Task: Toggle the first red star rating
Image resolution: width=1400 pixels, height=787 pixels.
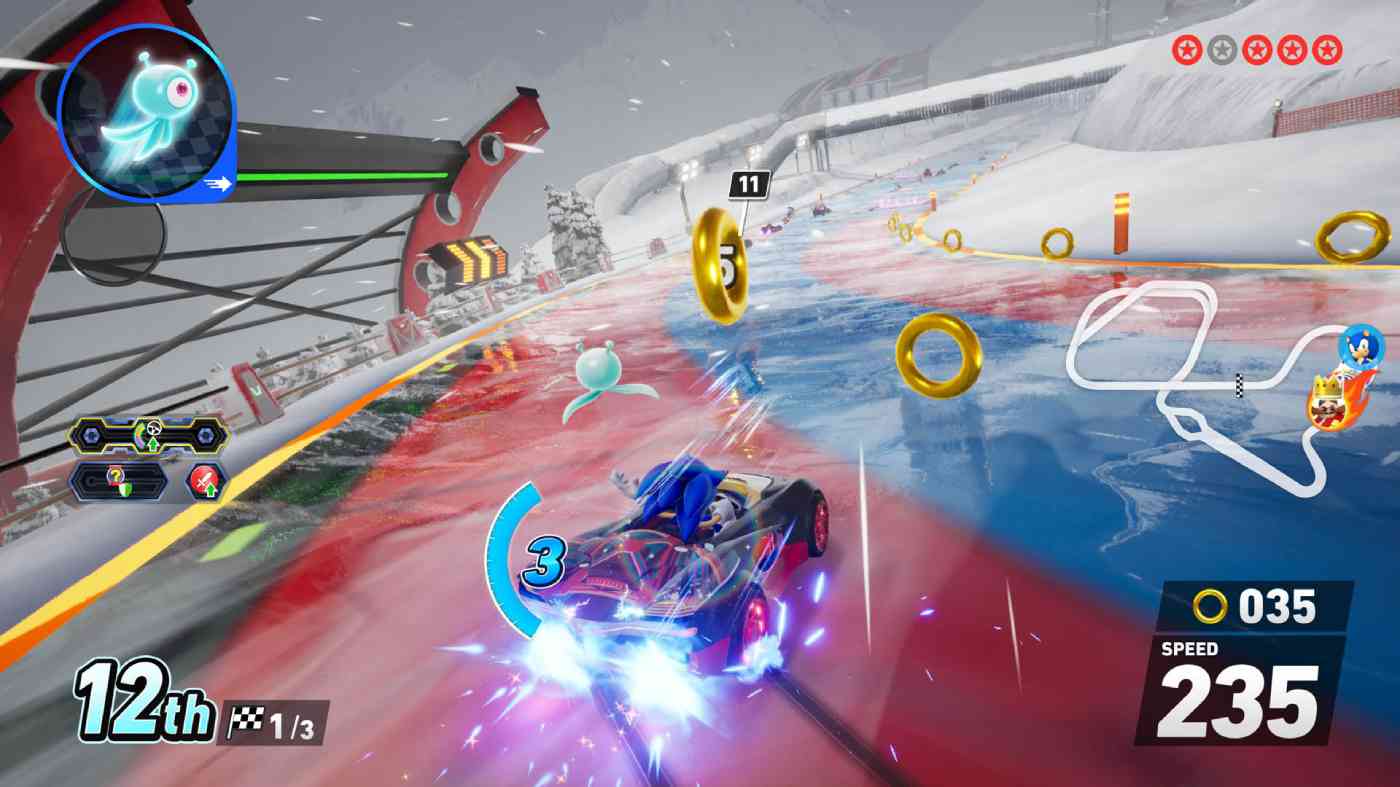Action: pyautogui.click(x=1187, y=48)
